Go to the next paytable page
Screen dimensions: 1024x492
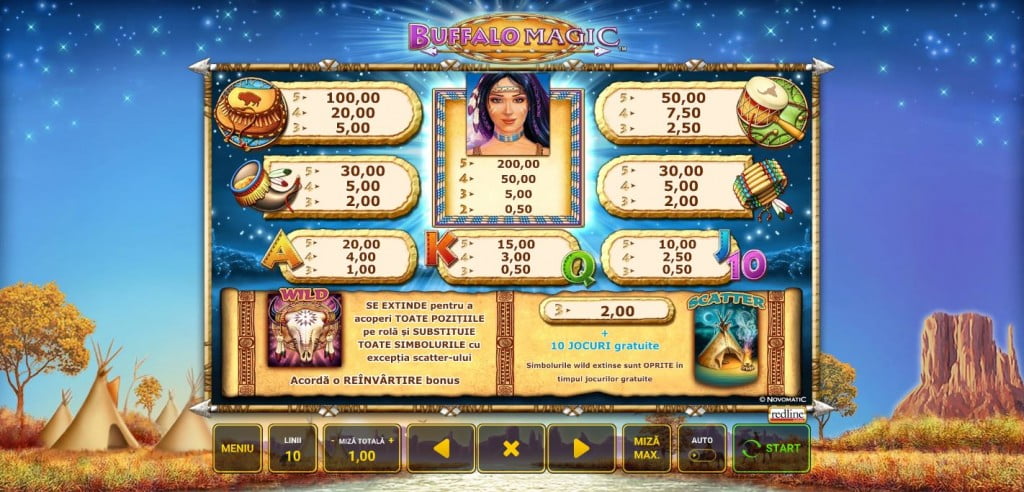[581, 448]
